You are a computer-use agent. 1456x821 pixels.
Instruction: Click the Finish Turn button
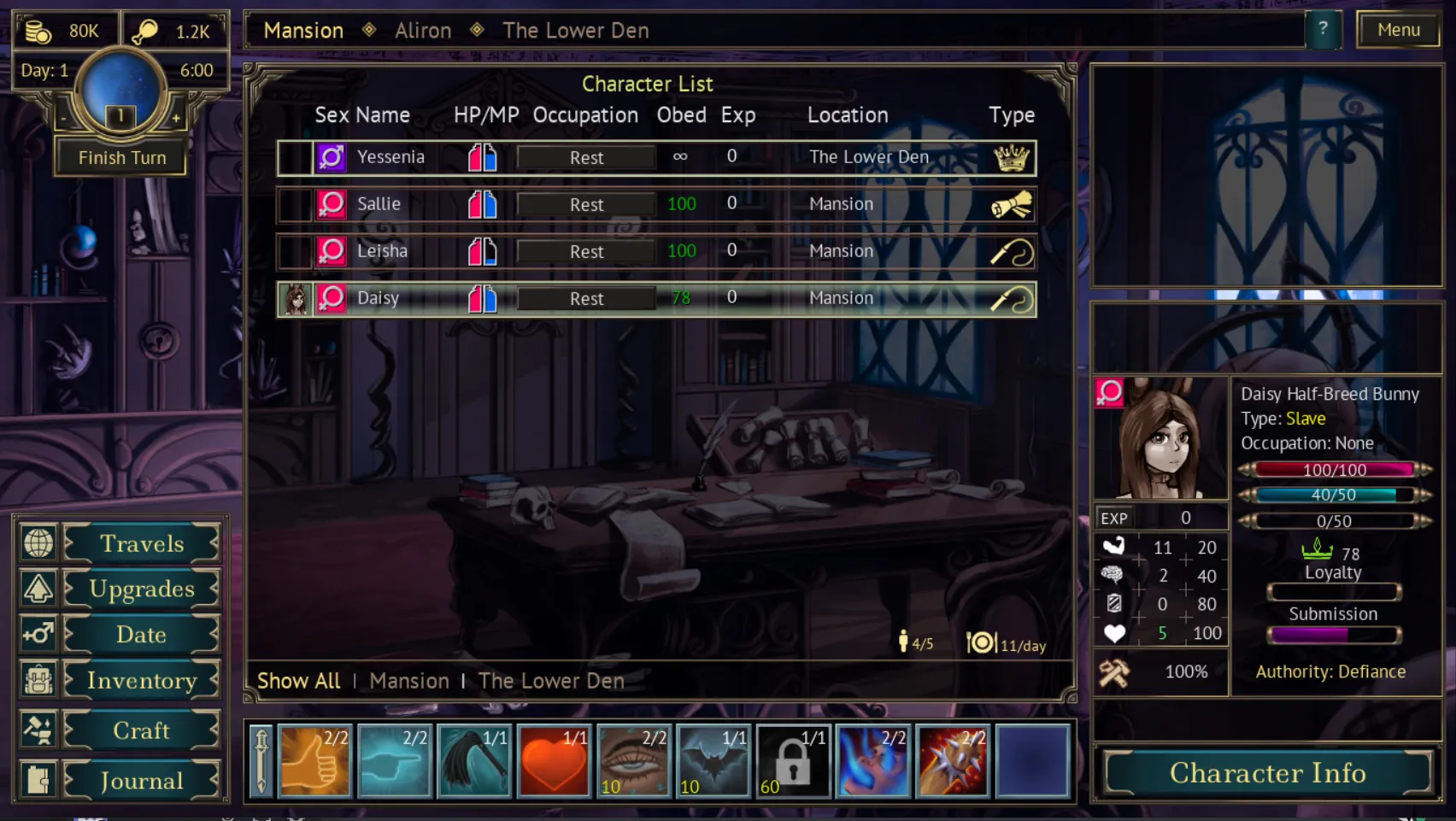click(x=121, y=157)
